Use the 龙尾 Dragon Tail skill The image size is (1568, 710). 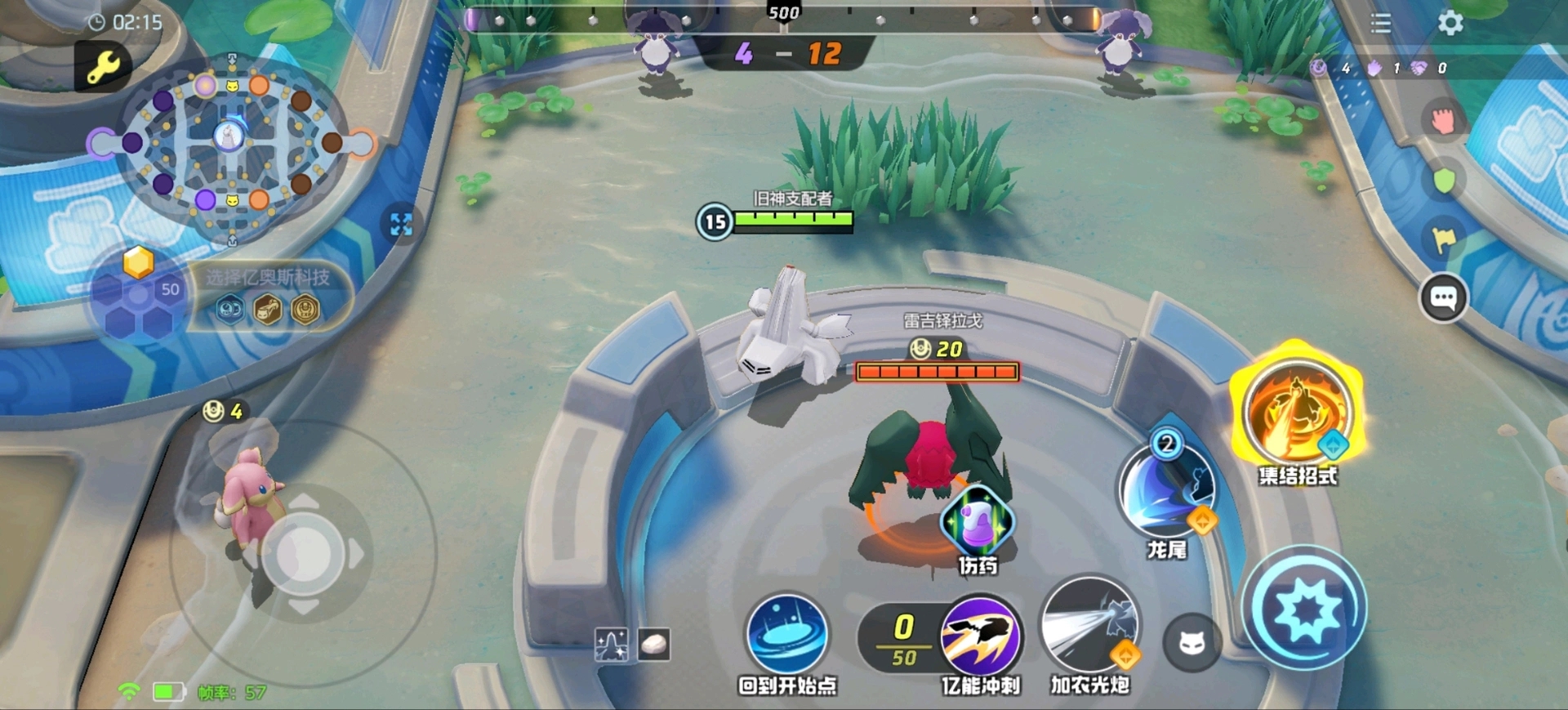click(1166, 490)
